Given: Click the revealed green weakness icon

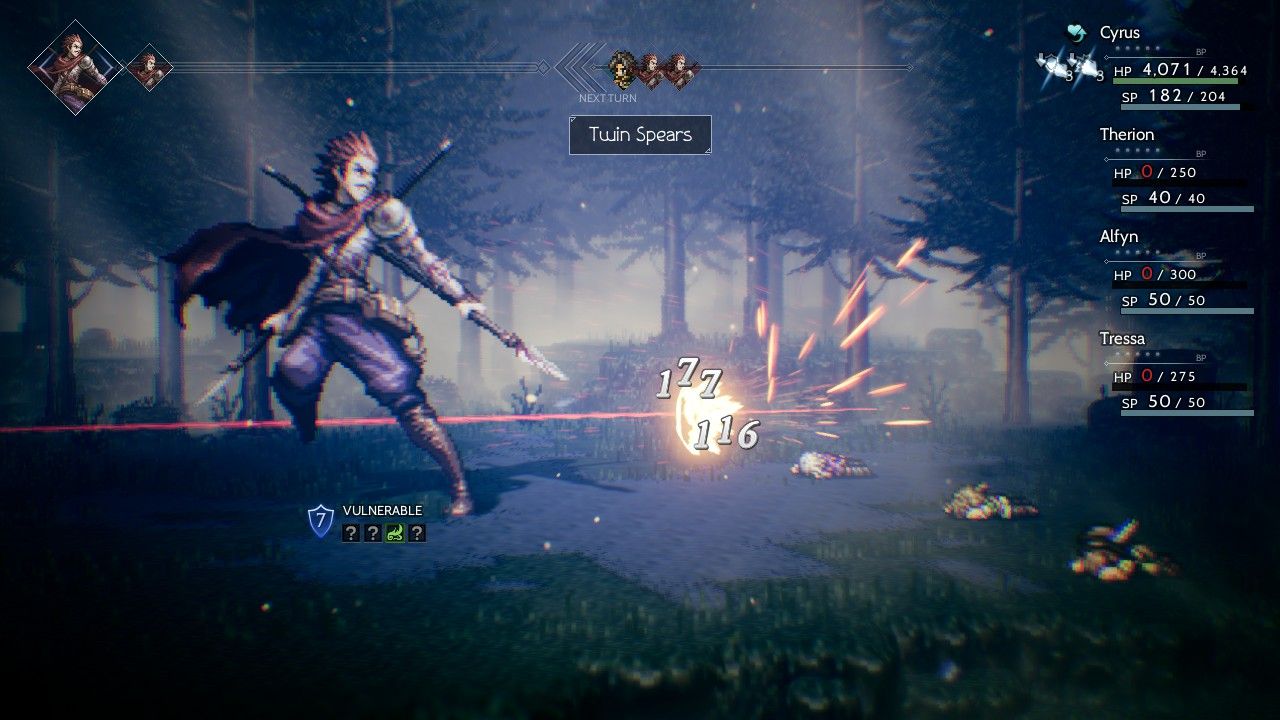Looking at the screenshot, I should click(x=394, y=533).
